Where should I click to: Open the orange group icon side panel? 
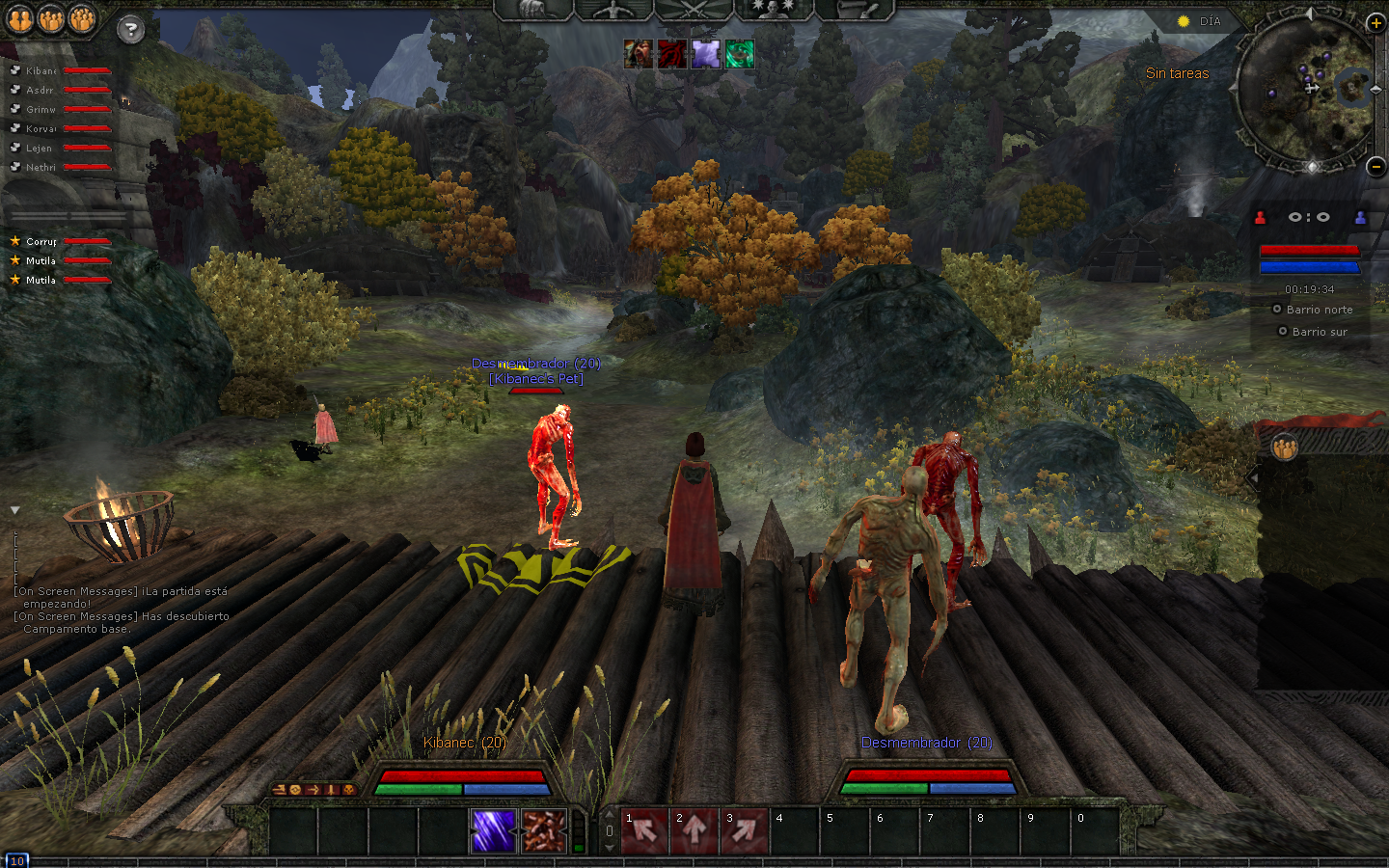[1284, 448]
